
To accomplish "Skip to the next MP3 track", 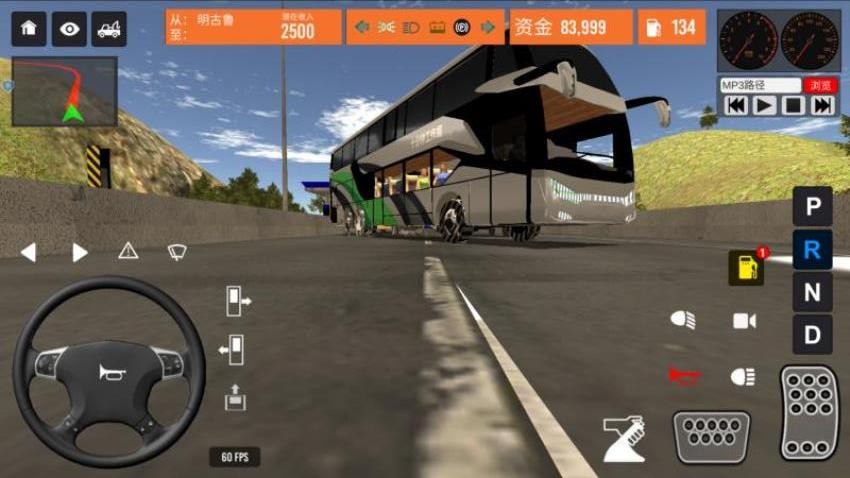I will (x=822, y=105).
